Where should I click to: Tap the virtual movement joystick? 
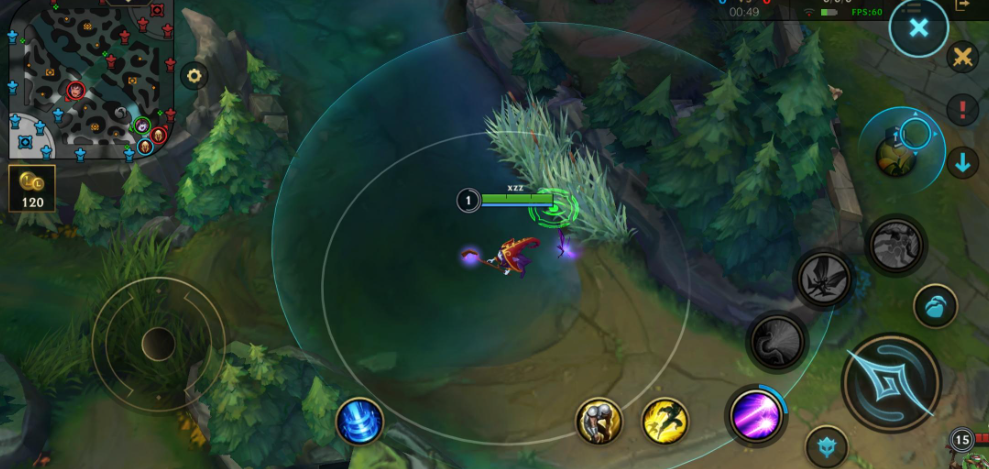[158, 344]
